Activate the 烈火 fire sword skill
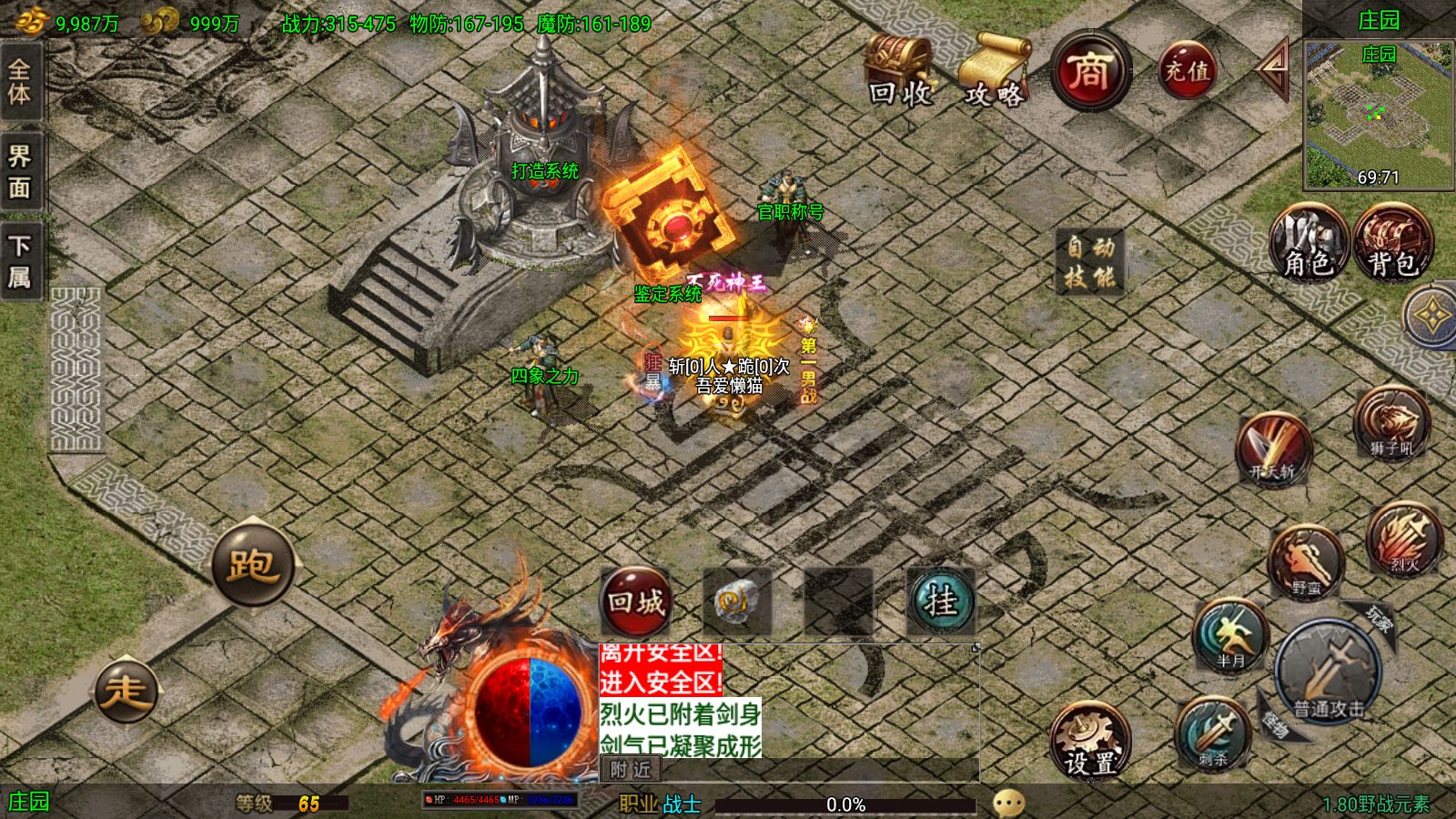This screenshot has height=819, width=1456. pyautogui.click(x=1404, y=539)
